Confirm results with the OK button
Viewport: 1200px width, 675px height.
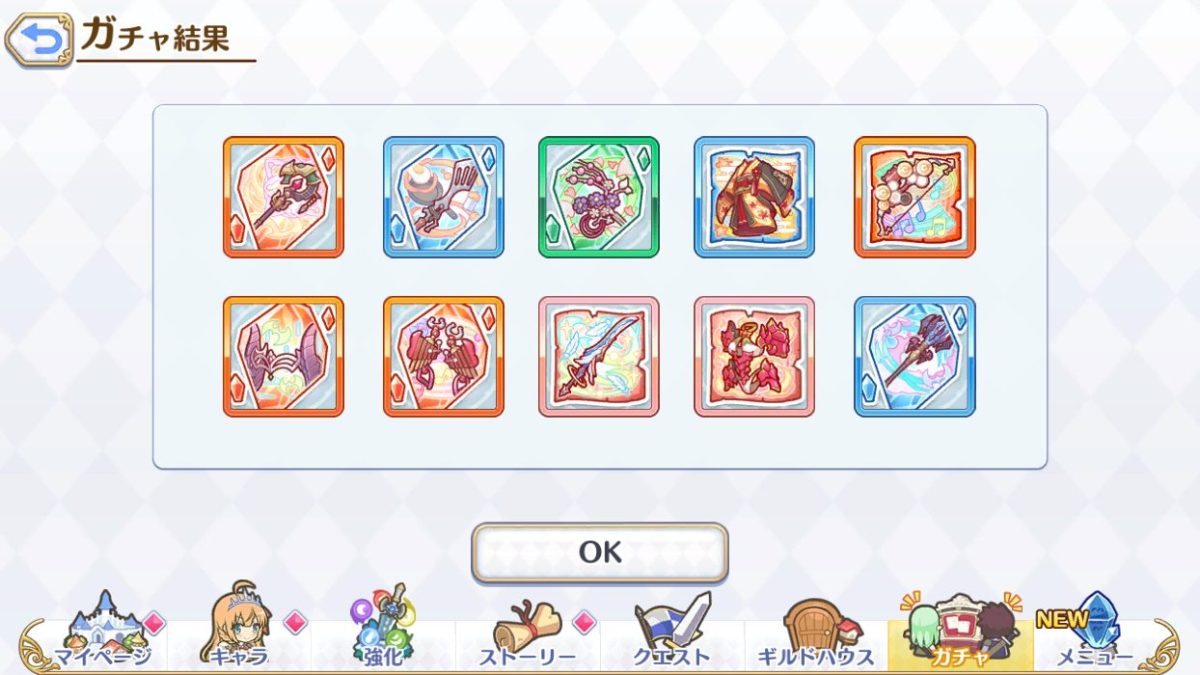[x=600, y=552]
